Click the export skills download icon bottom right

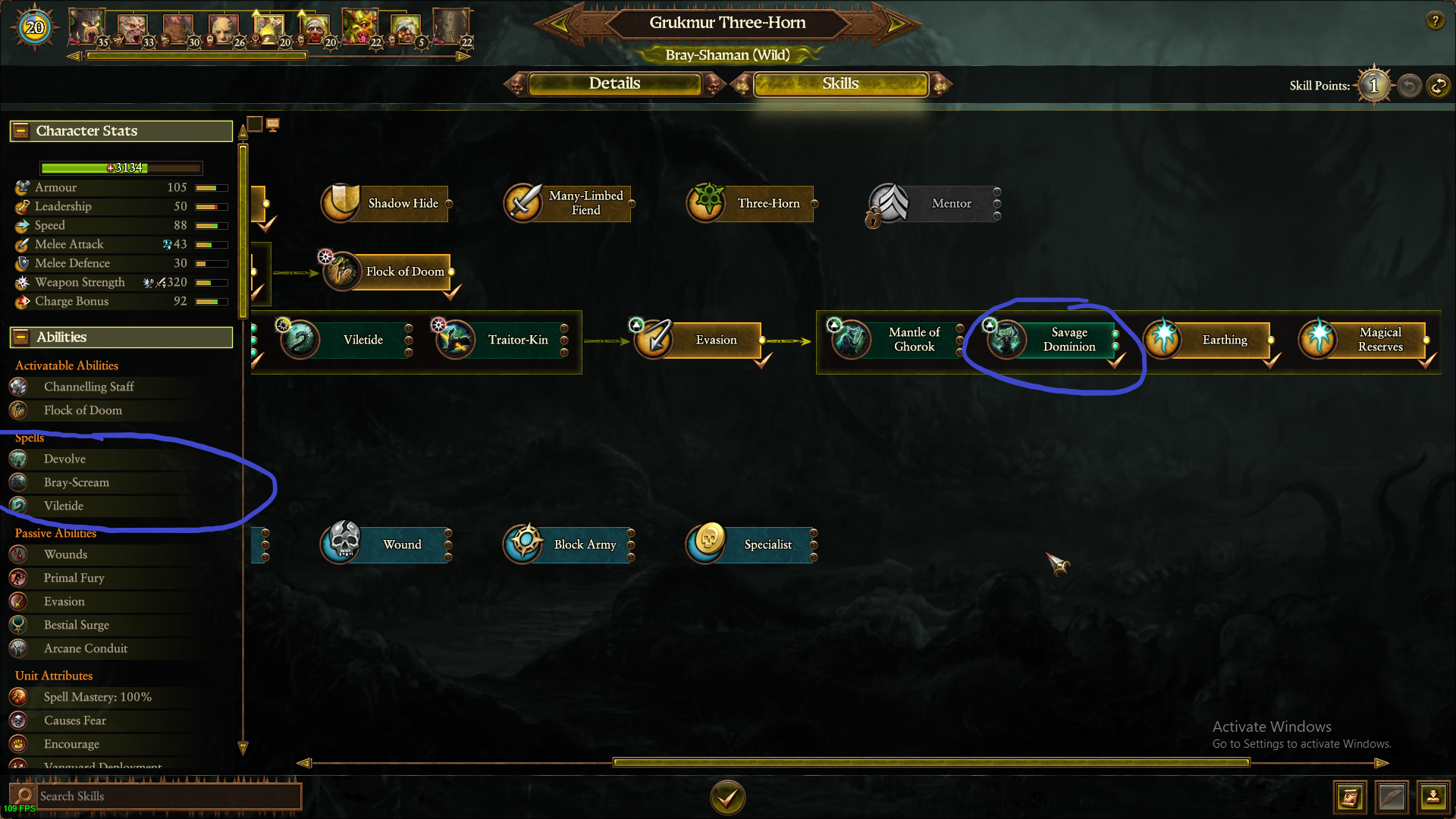pyautogui.click(x=1433, y=797)
